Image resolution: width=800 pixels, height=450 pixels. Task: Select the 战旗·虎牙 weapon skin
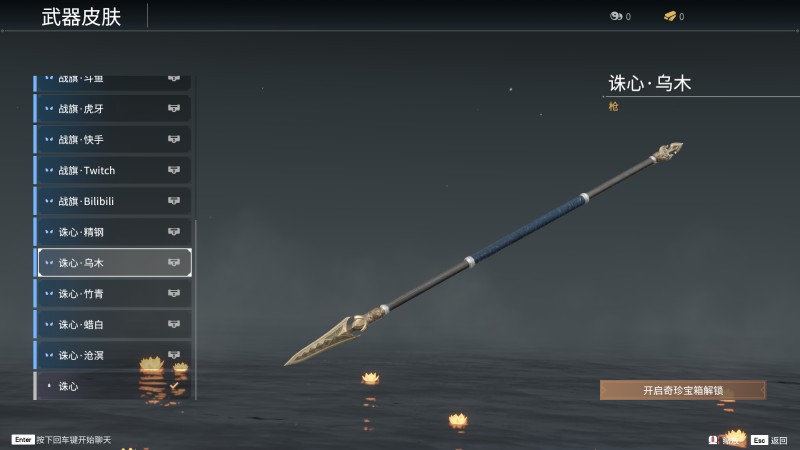click(x=113, y=109)
